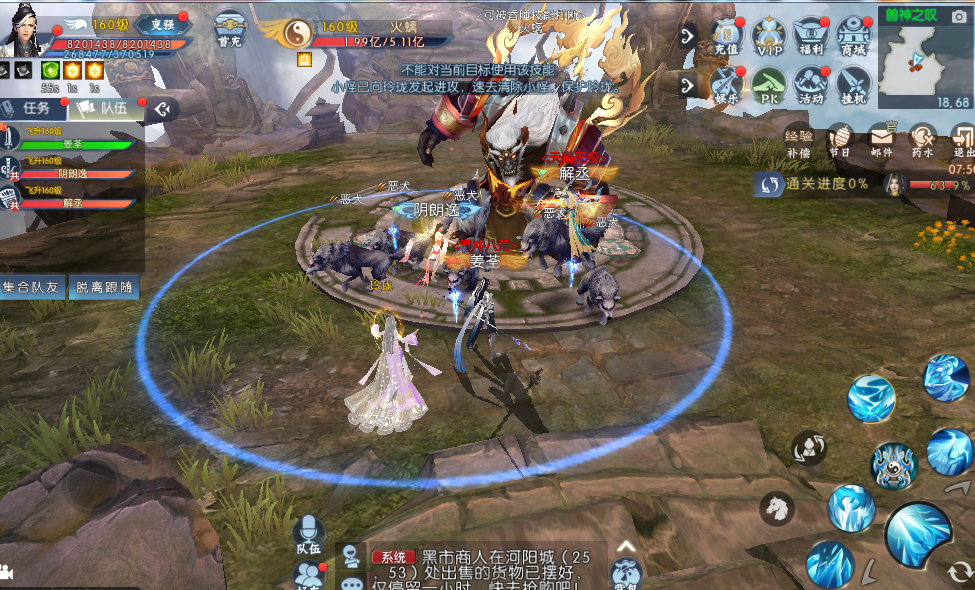Open the 兽神之叹 minimap

(925, 59)
